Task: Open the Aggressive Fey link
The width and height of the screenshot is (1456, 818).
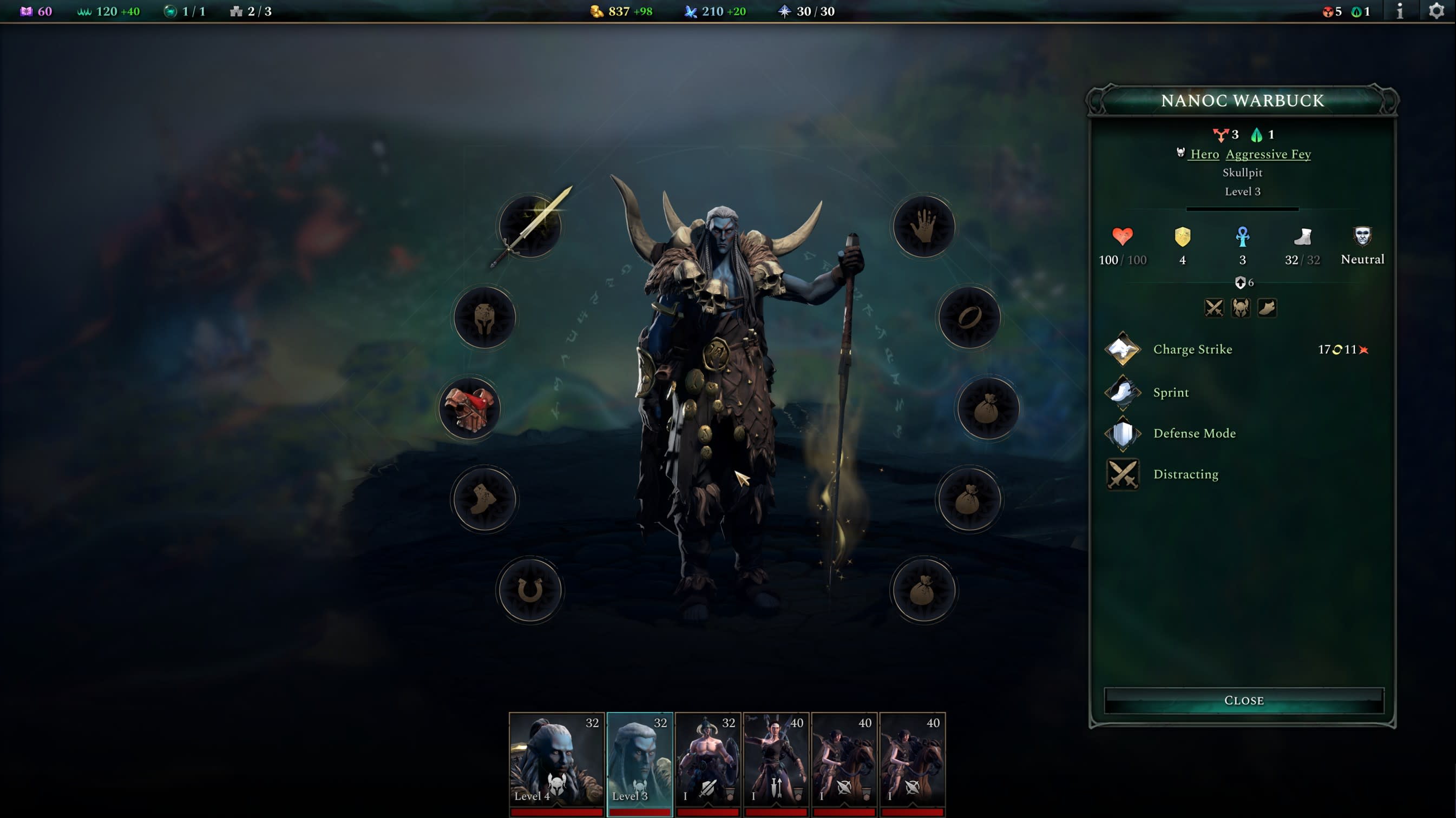Action: pyautogui.click(x=1268, y=154)
